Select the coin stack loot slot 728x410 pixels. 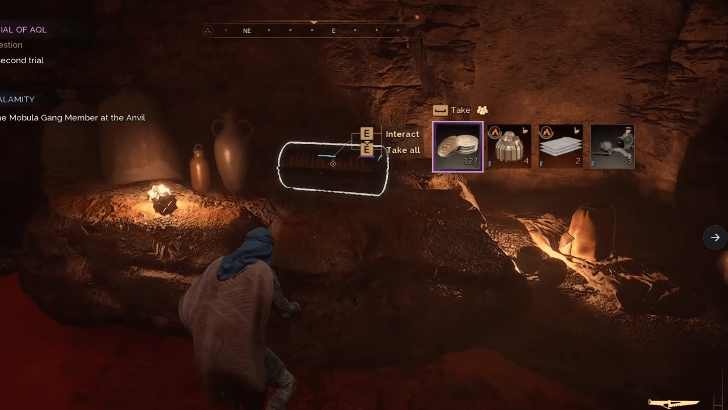tap(458, 146)
